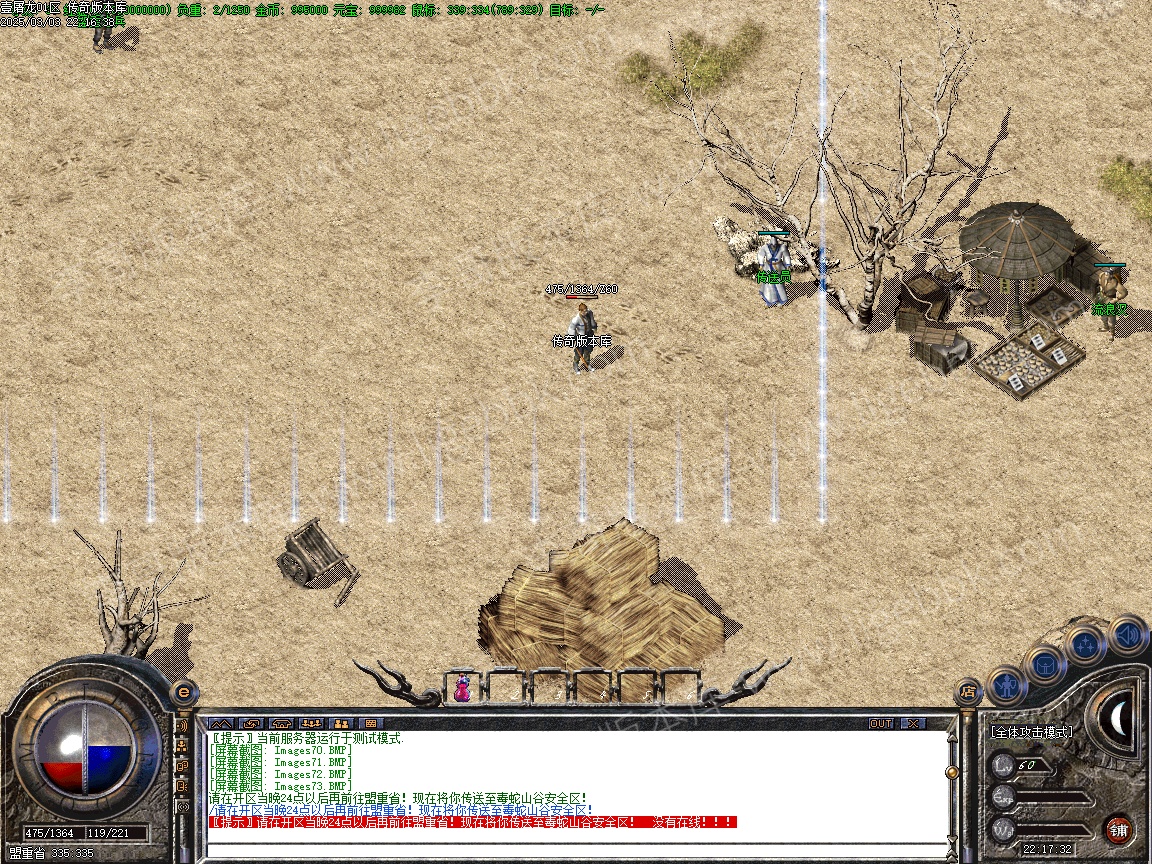Open the round 'e' button

pos(184,691)
